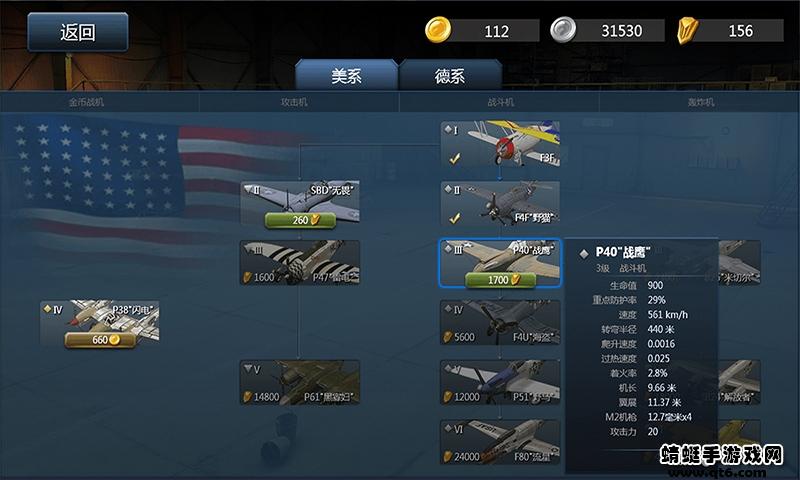Click the gold coin currency icon

pos(439,30)
